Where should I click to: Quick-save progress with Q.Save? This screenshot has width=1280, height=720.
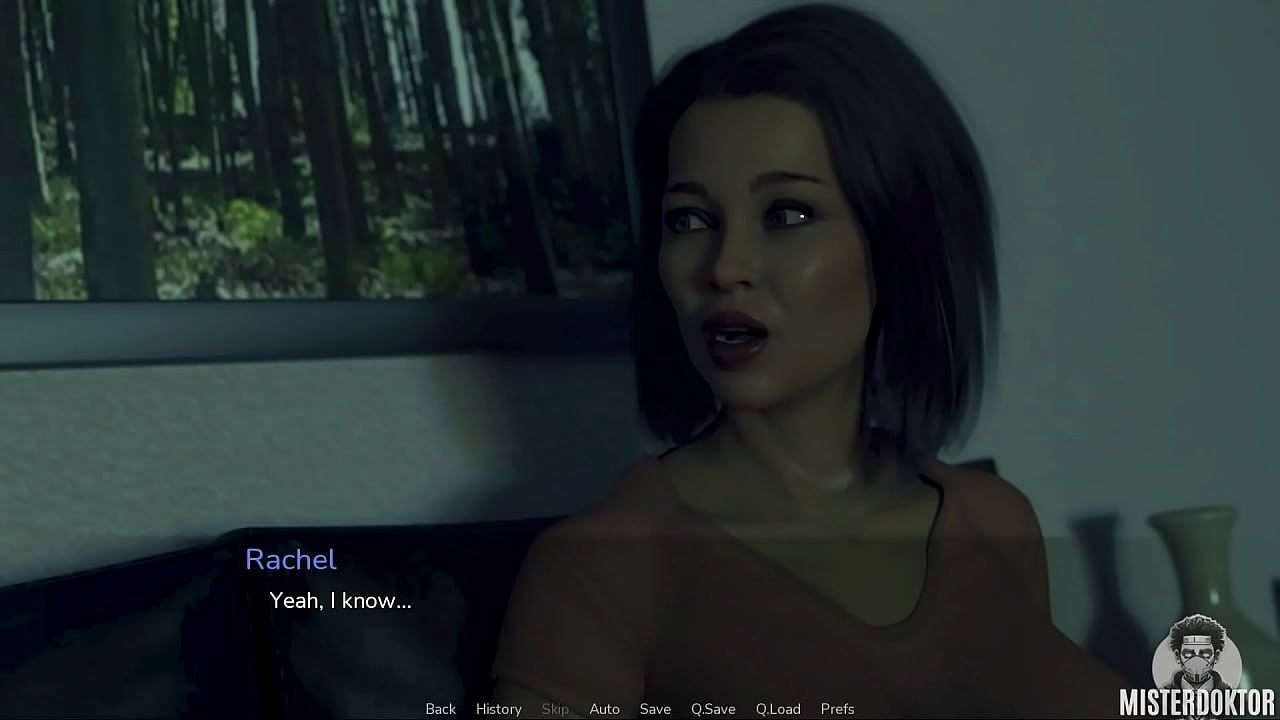pyautogui.click(x=712, y=708)
